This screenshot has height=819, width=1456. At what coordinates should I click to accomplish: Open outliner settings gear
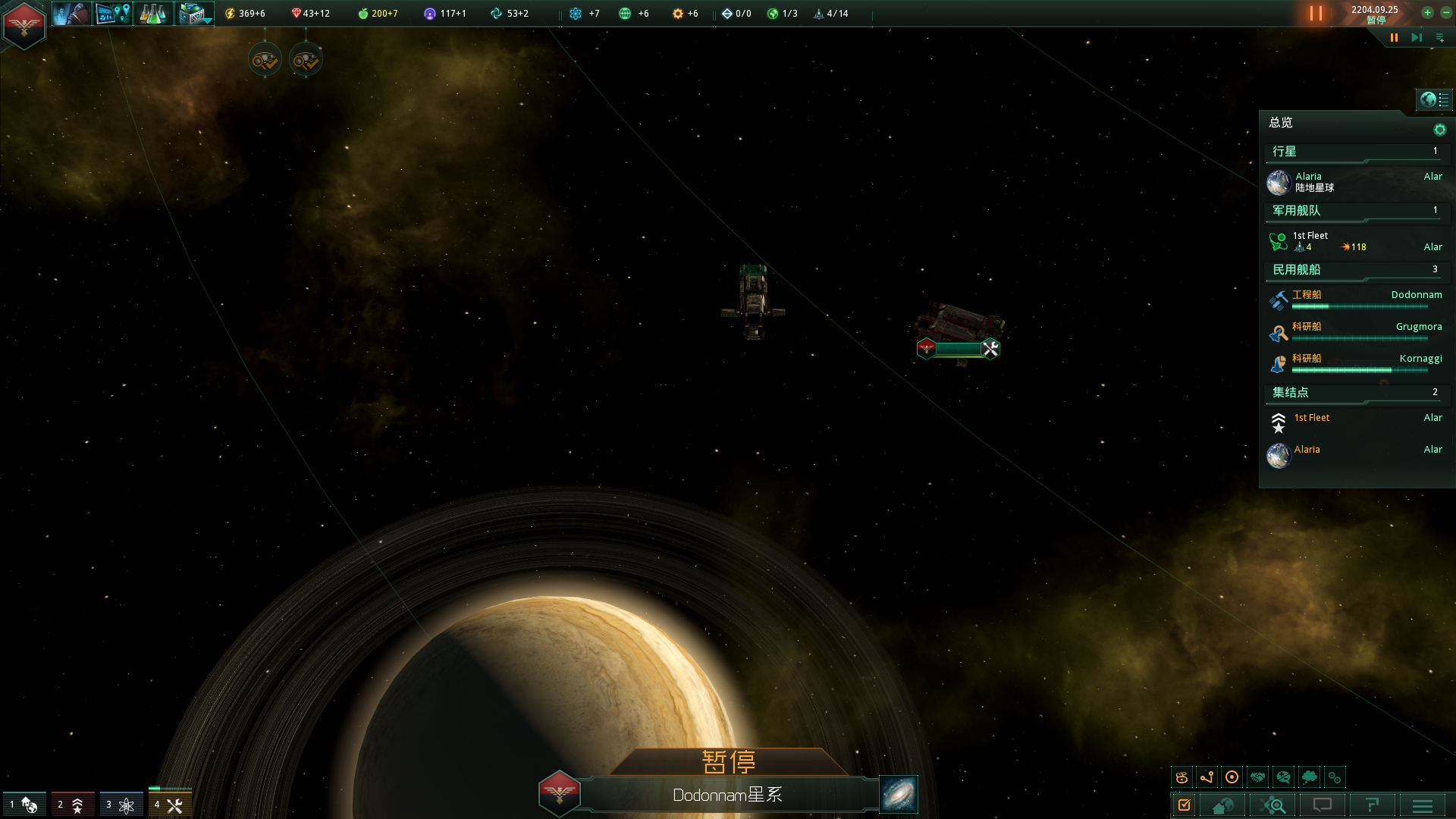[1439, 130]
